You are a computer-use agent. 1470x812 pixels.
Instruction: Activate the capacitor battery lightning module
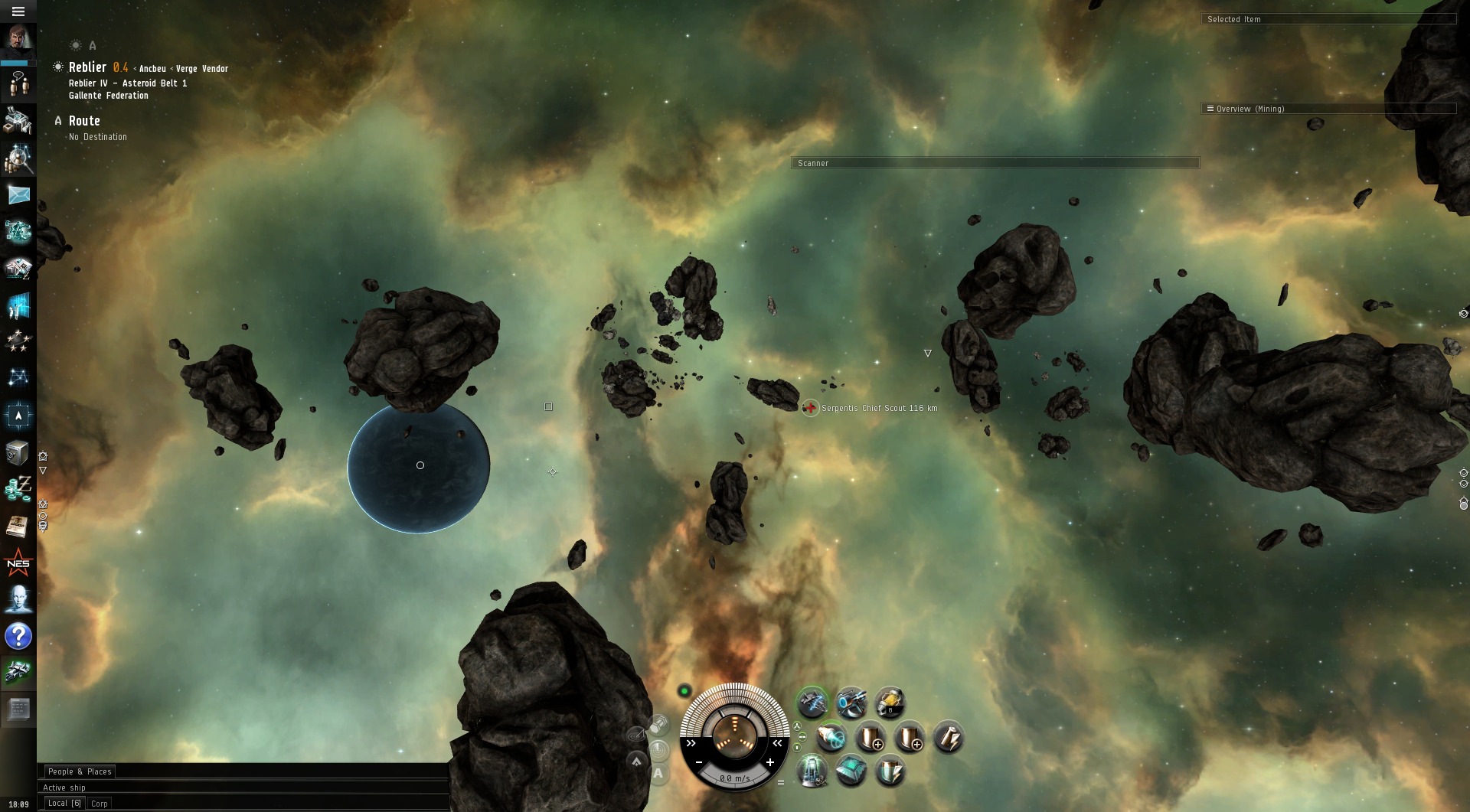click(x=948, y=738)
